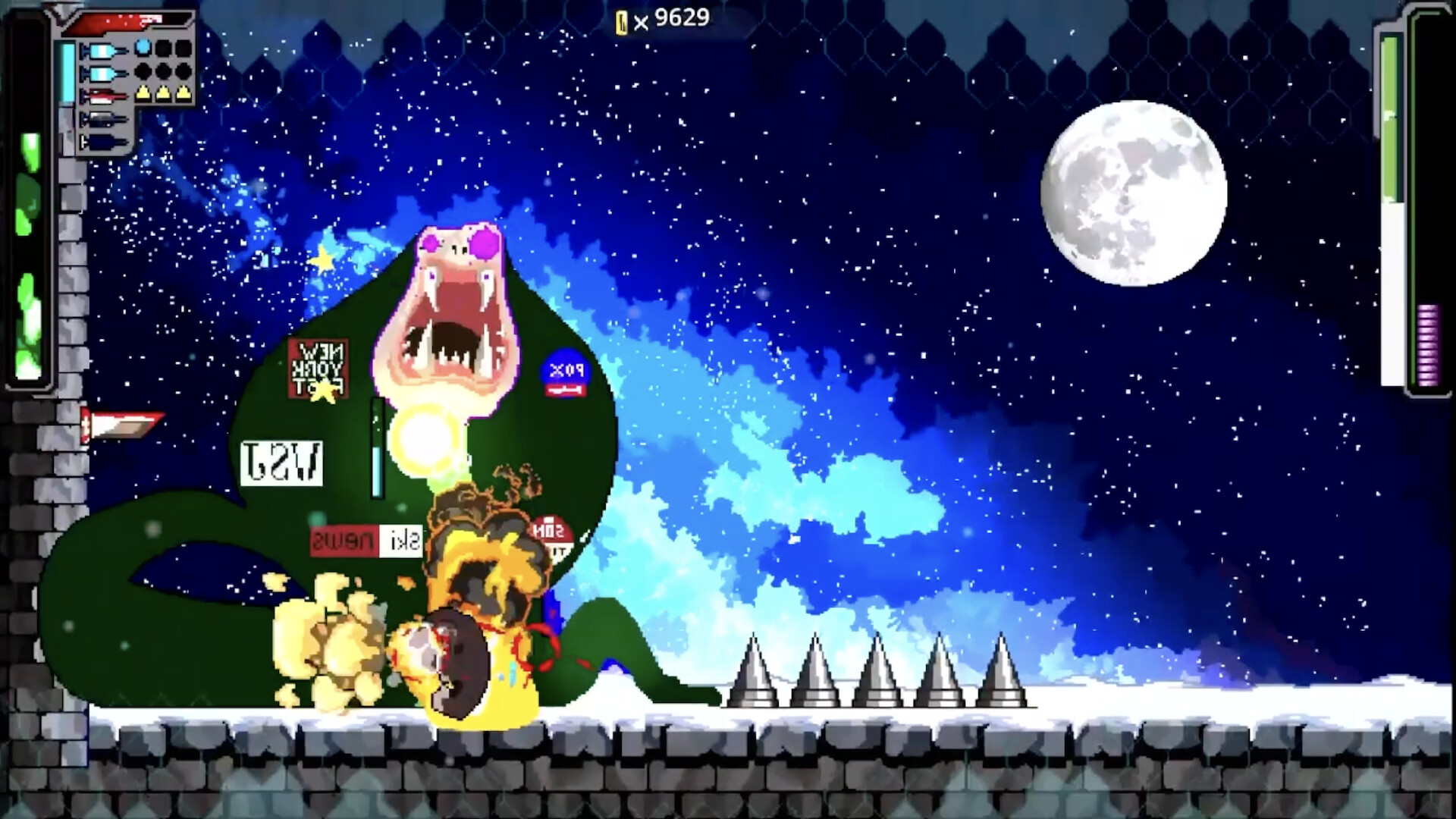
Task: Click the full moon in the sky
Action: tap(1136, 192)
